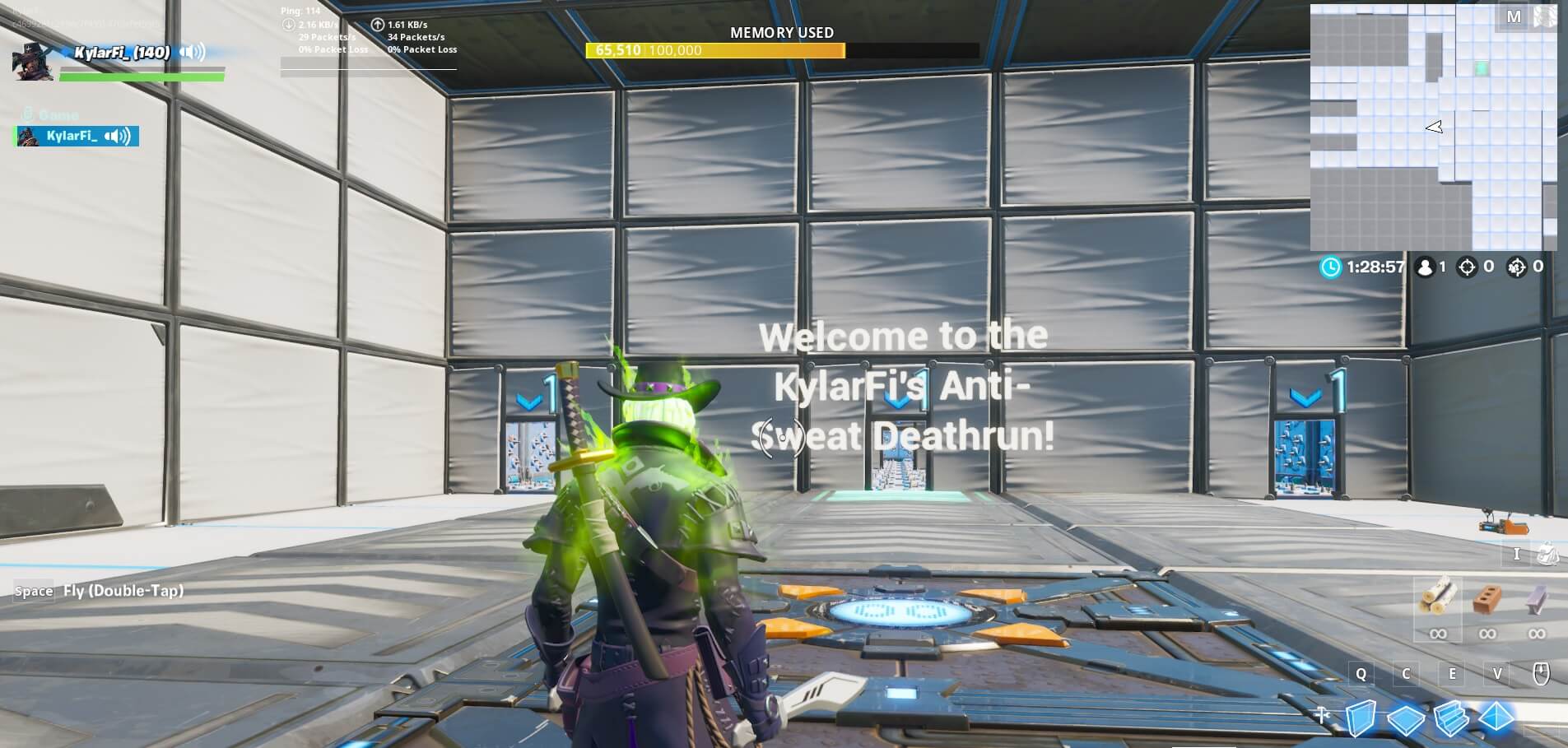Select the floor build piece icon
This screenshot has width=1568, height=748.
pyautogui.click(x=1407, y=719)
